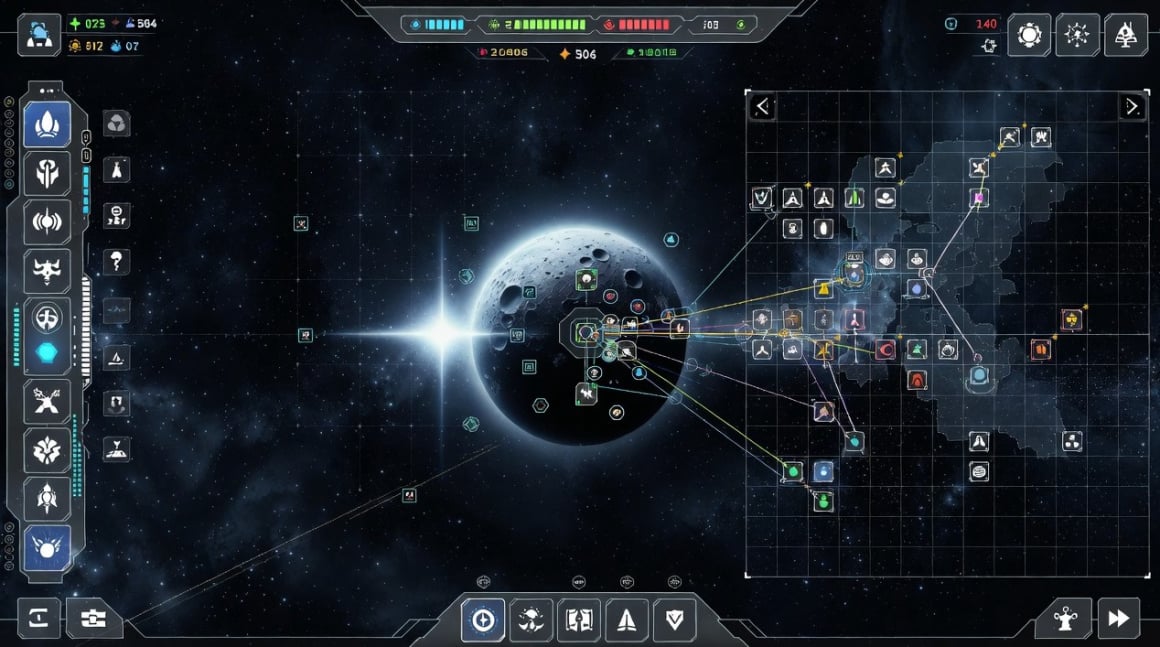Screen dimensions: 1160x647
Task: Select the compass target button in bottom bar
Action: [x=483, y=620]
